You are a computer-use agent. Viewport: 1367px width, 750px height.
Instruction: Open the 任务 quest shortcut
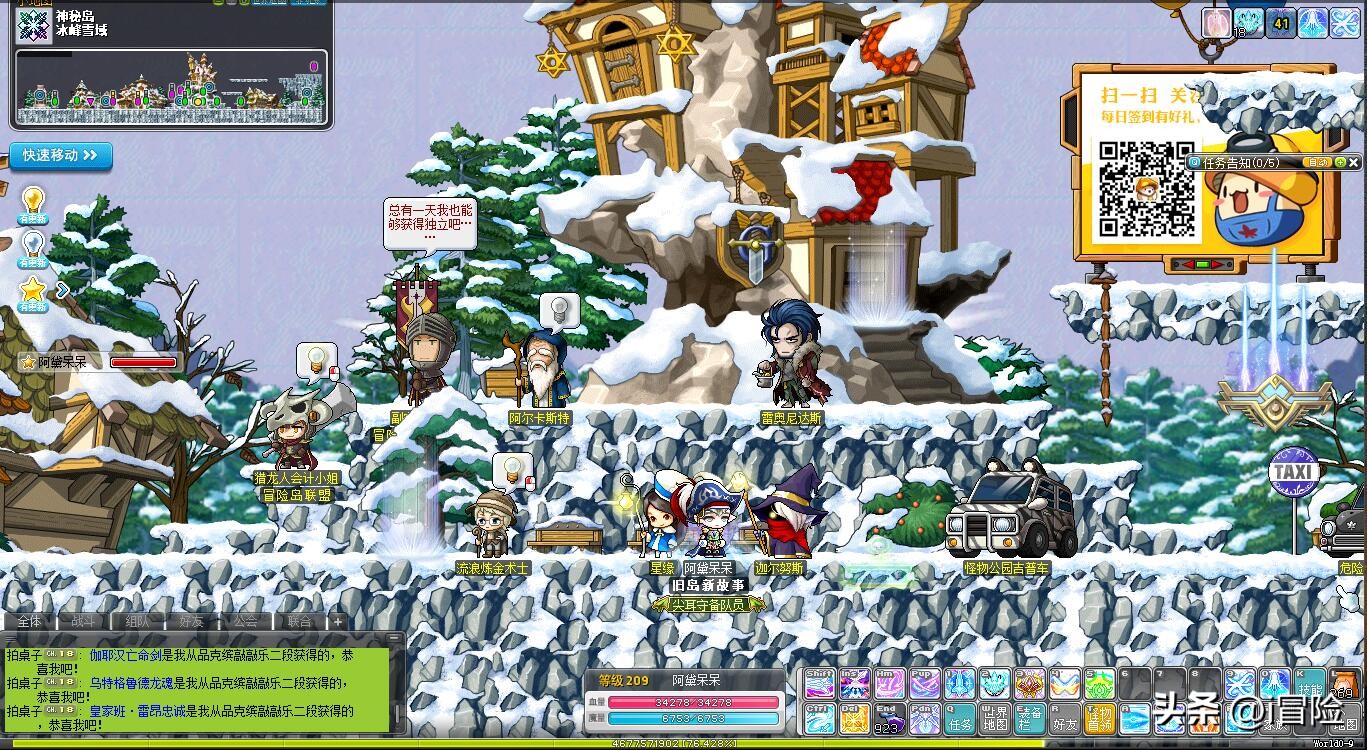[959, 719]
